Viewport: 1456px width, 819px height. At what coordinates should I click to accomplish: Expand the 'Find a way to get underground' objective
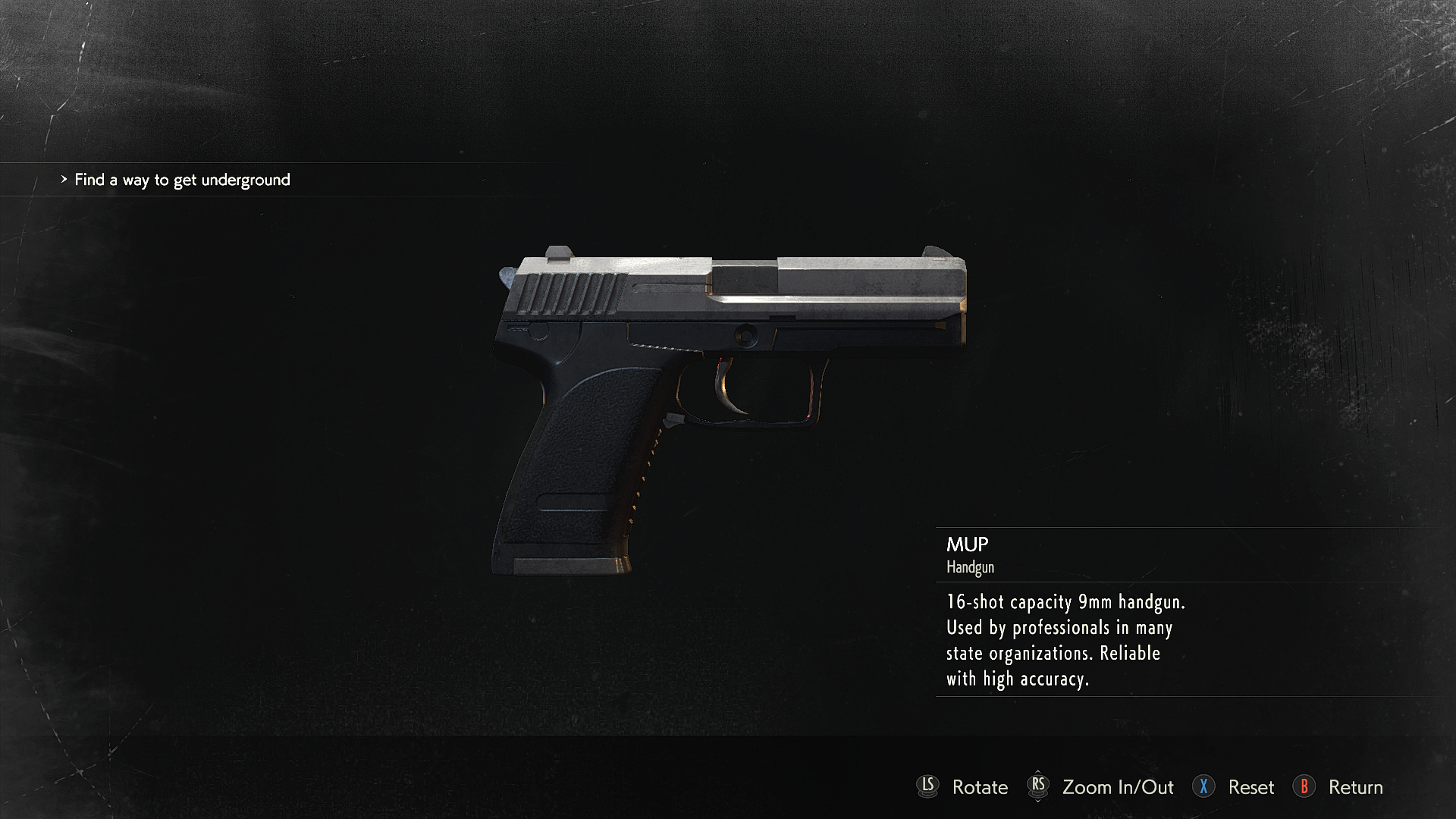[x=182, y=180]
